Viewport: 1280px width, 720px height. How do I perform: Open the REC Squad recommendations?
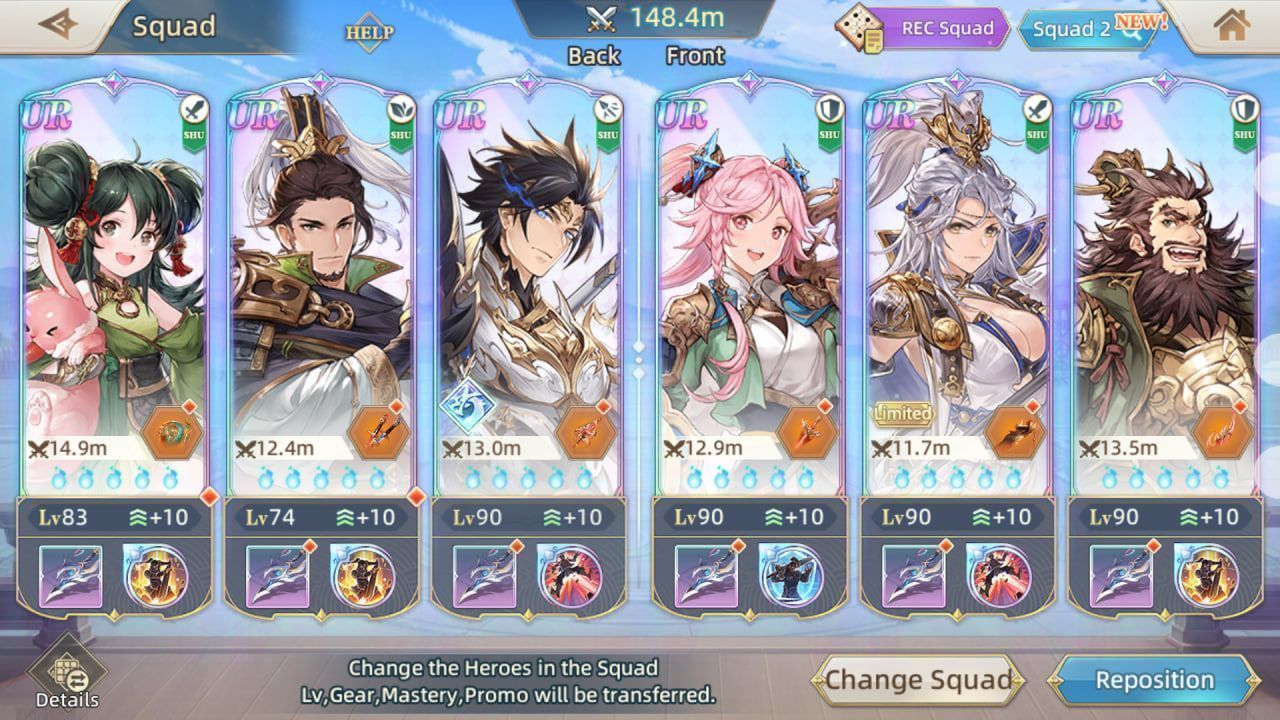point(919,28)
